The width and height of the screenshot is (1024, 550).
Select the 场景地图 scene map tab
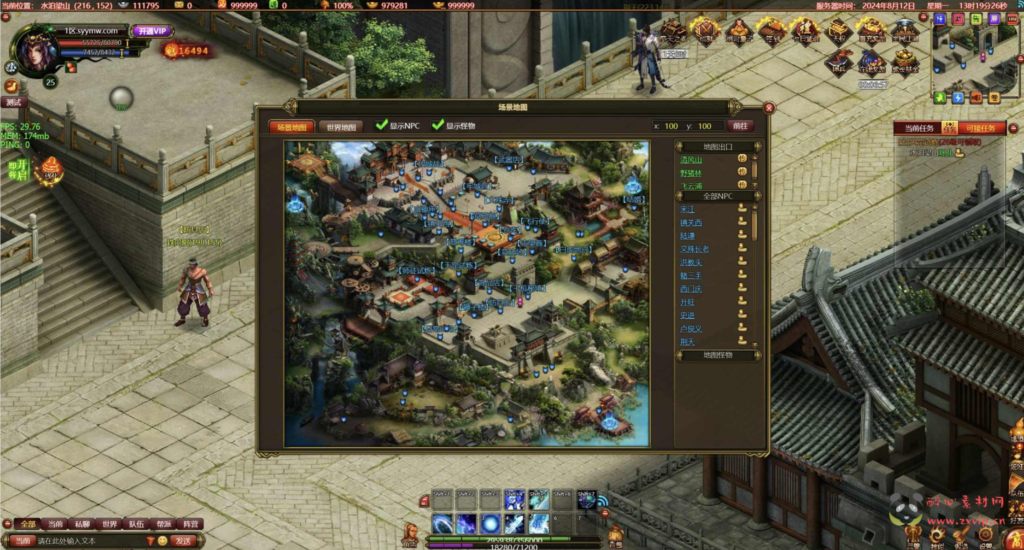291,127
